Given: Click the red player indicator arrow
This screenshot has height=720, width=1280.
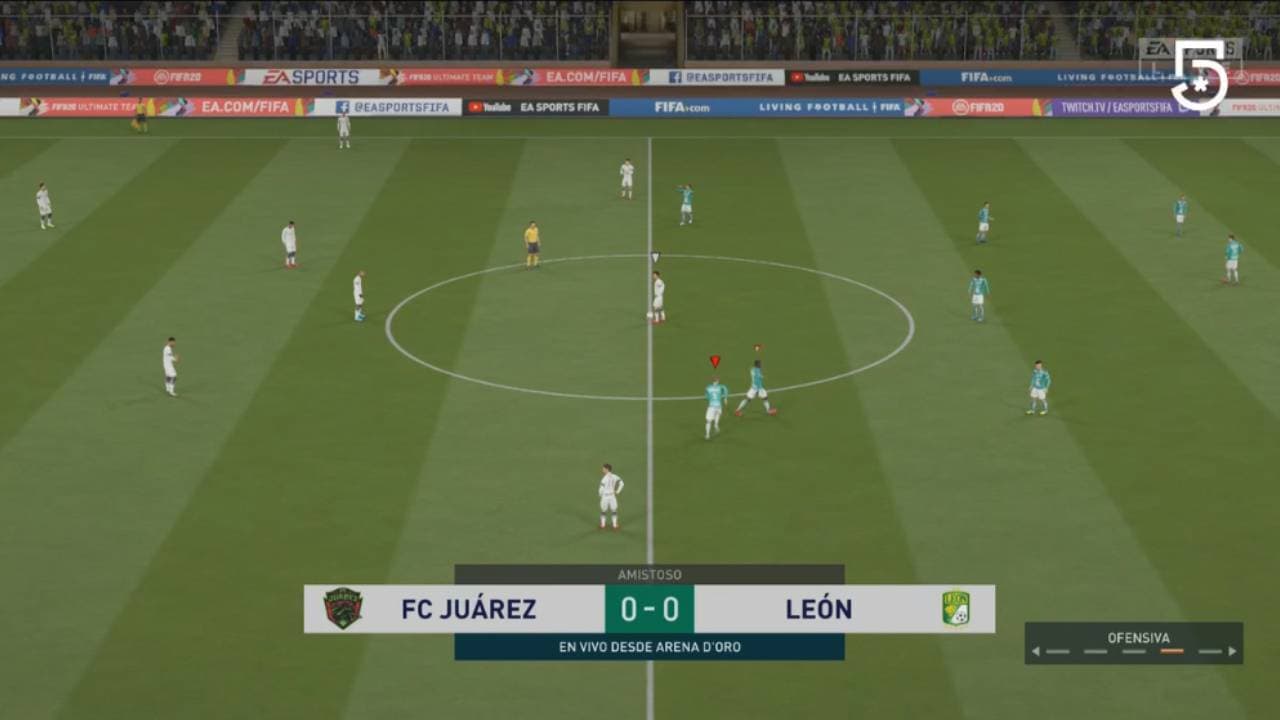Looking at the screenshot, I should [x=716, y=360].
